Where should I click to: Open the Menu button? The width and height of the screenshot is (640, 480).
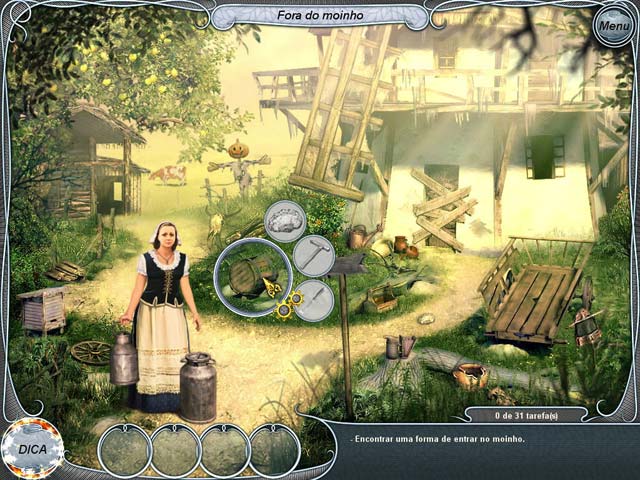612,26
